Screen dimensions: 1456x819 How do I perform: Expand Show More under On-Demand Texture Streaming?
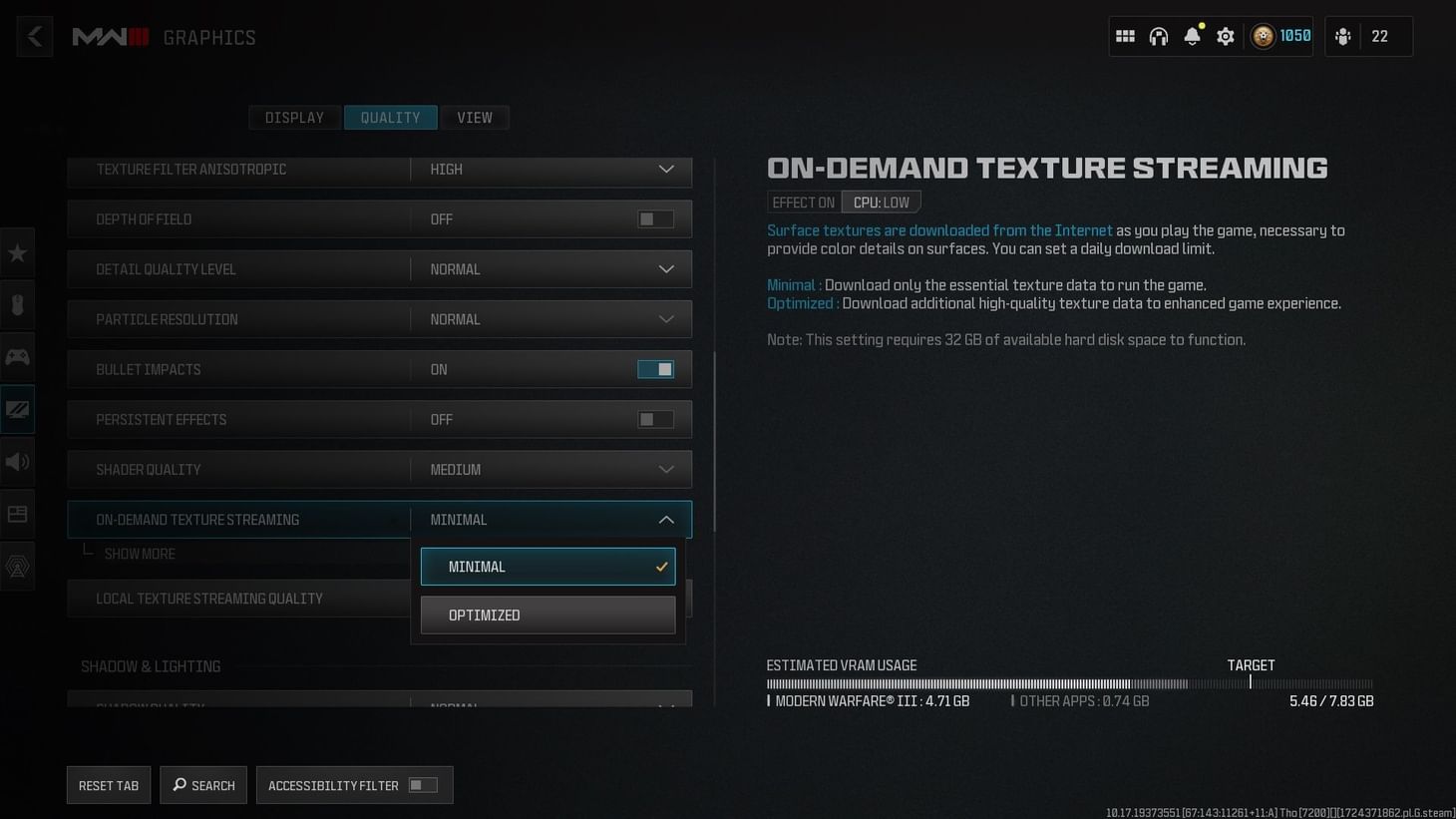click(x=140, y=553)
